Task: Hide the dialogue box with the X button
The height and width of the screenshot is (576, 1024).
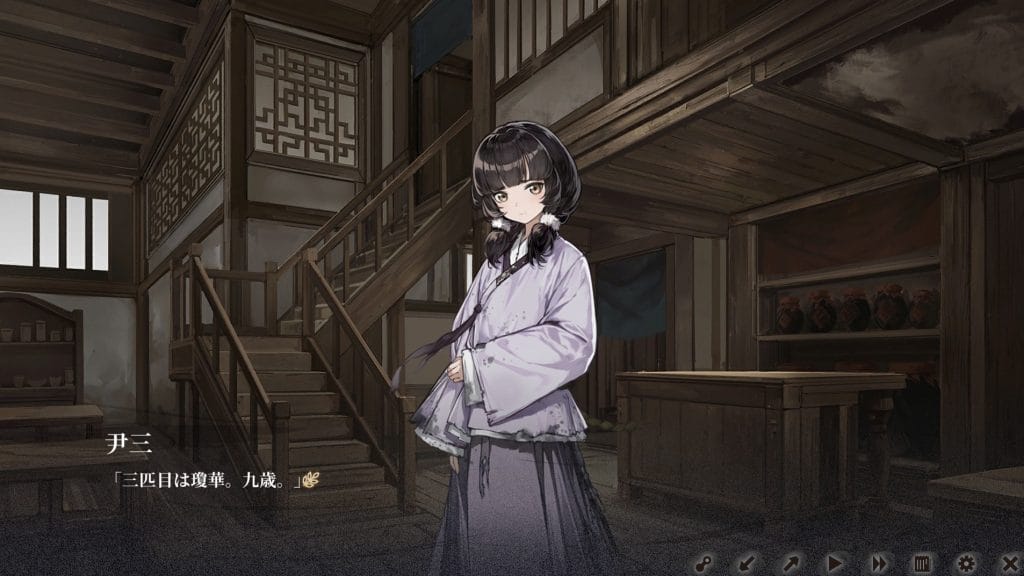Action: pos(1007,562)
